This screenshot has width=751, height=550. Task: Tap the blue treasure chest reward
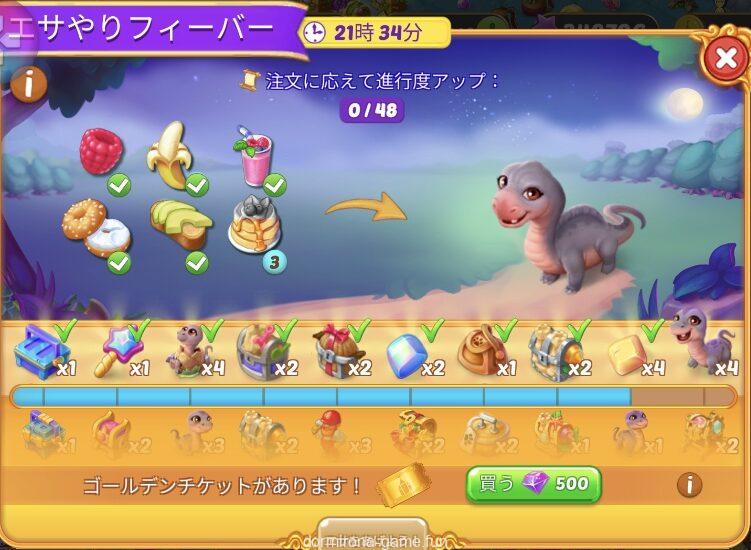[x=38, y=350]
